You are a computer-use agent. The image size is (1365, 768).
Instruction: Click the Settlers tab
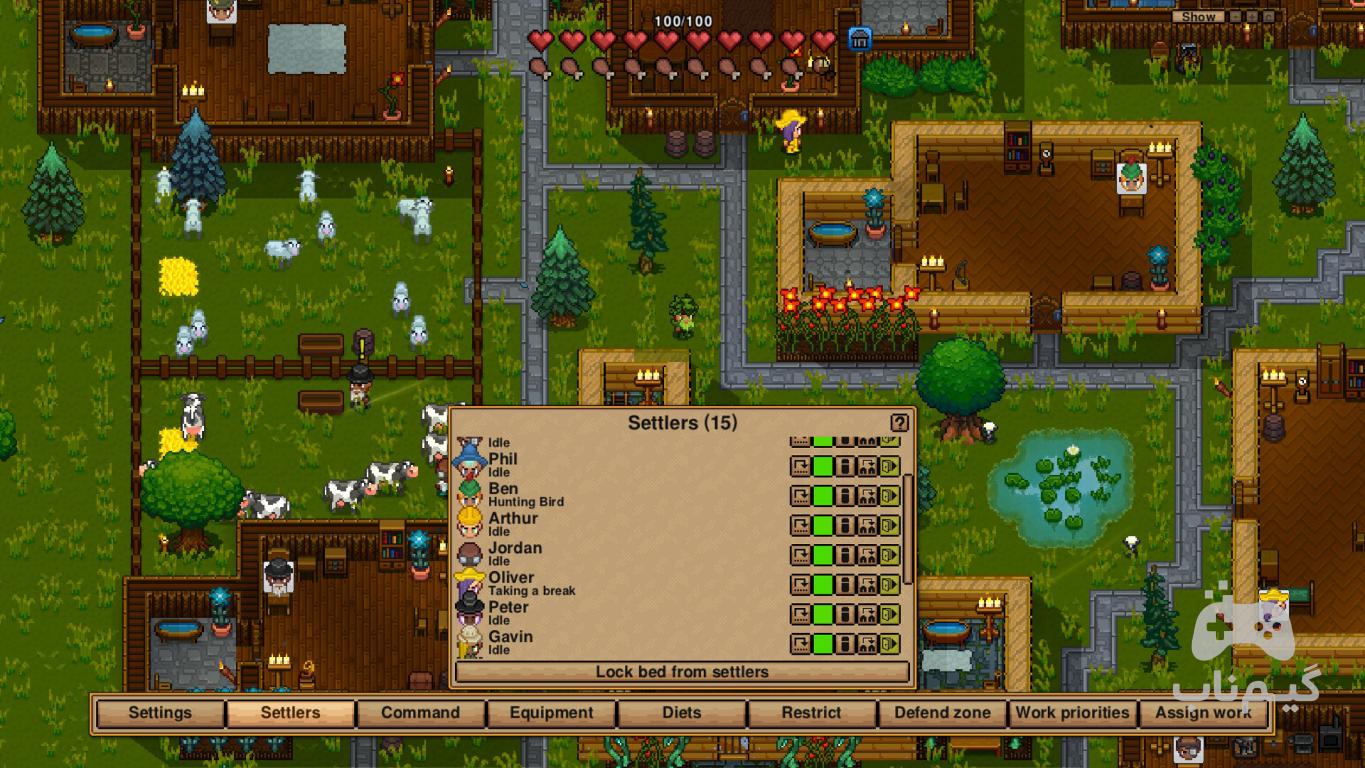point(290,713)
